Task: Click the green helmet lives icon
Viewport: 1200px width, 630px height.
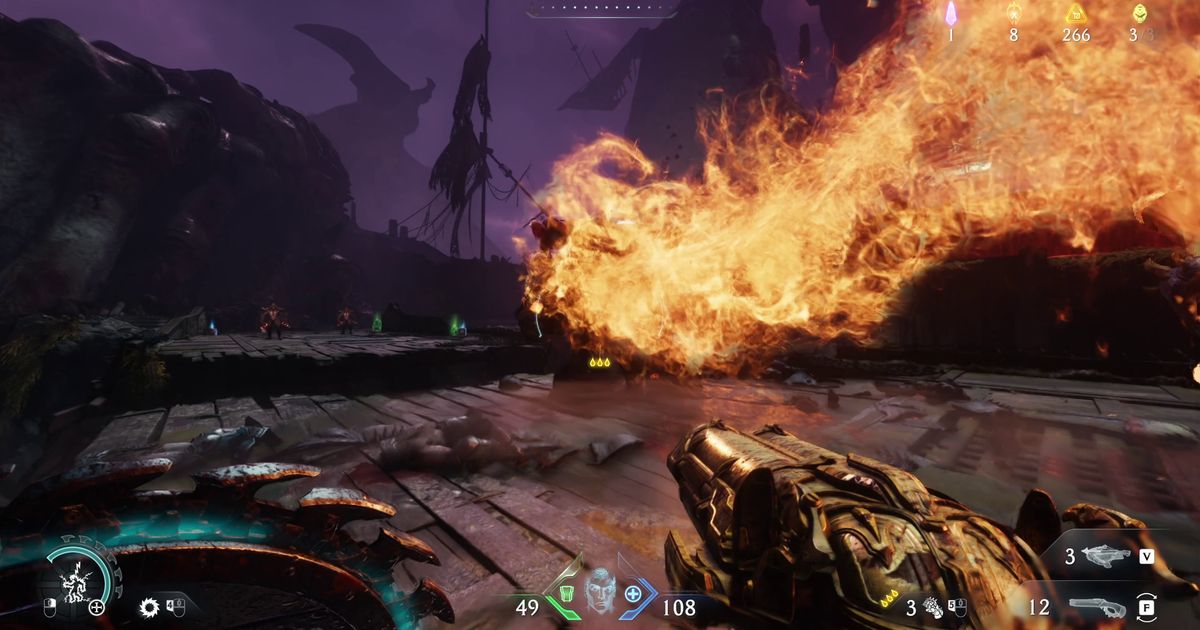Action: [1139, 13]
